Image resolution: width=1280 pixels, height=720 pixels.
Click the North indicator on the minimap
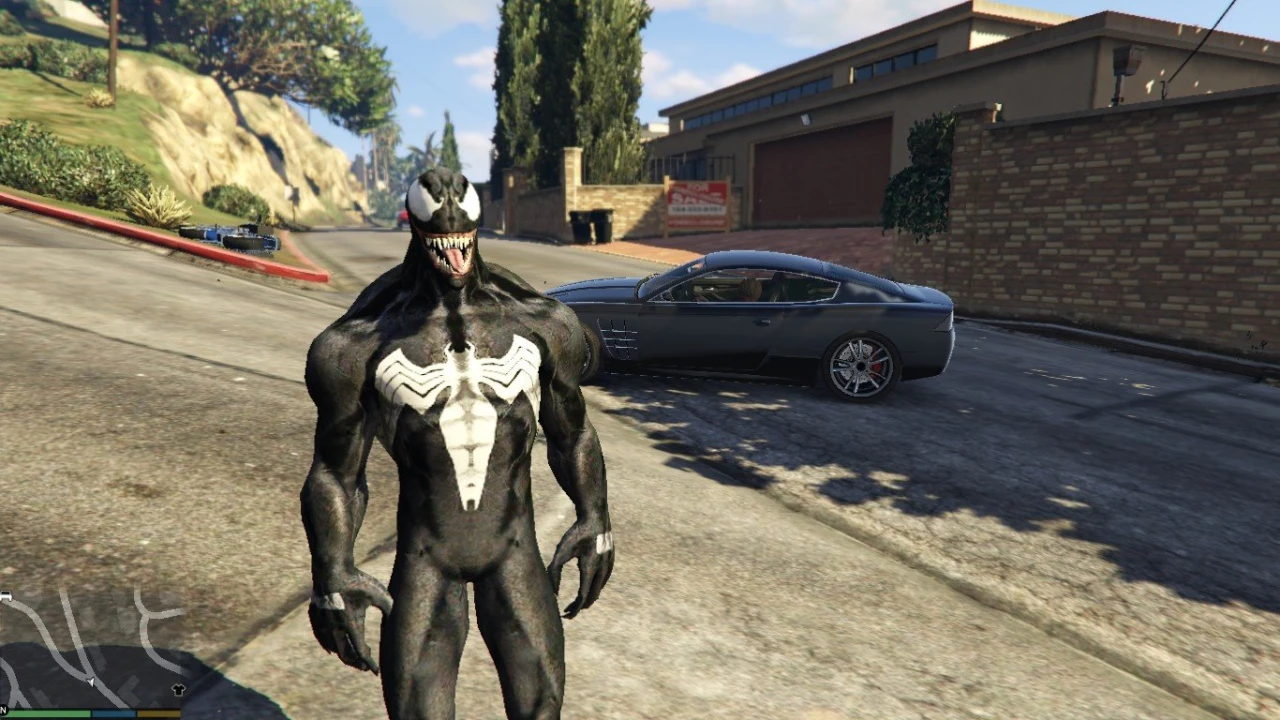click(3, 708)
